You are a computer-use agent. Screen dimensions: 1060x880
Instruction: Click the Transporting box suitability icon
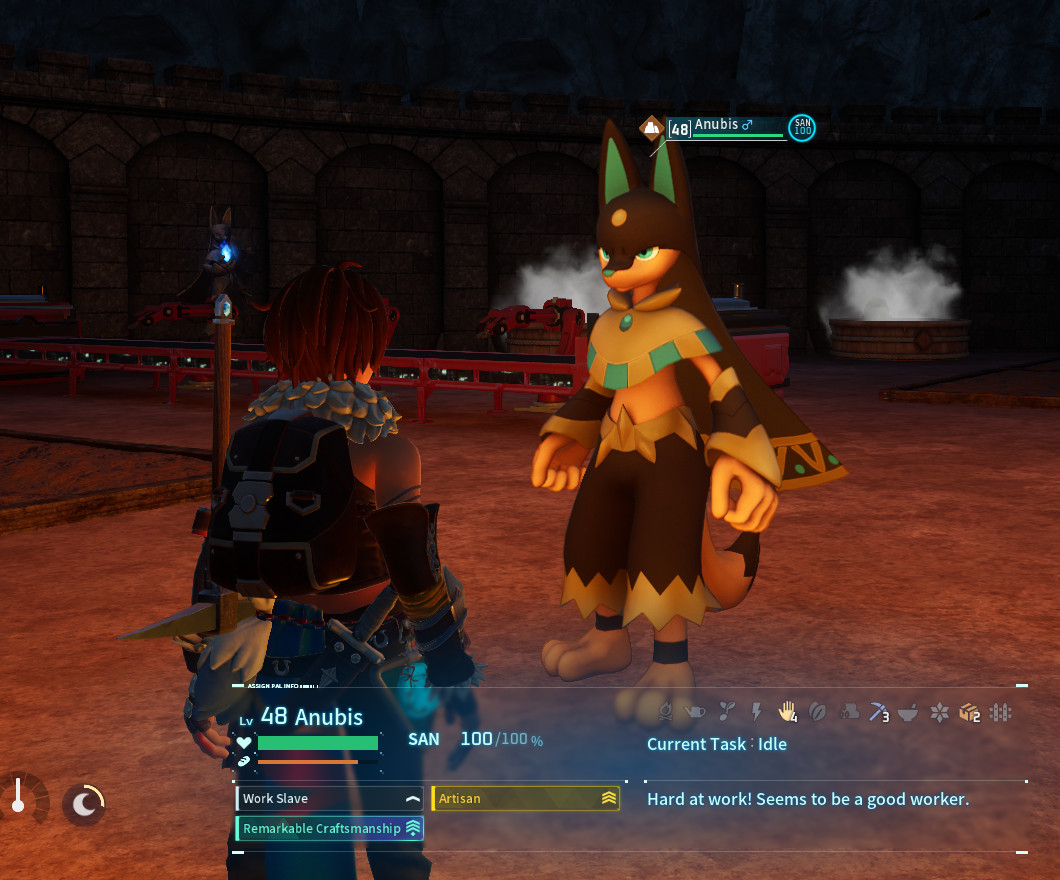tap(968, 711)
